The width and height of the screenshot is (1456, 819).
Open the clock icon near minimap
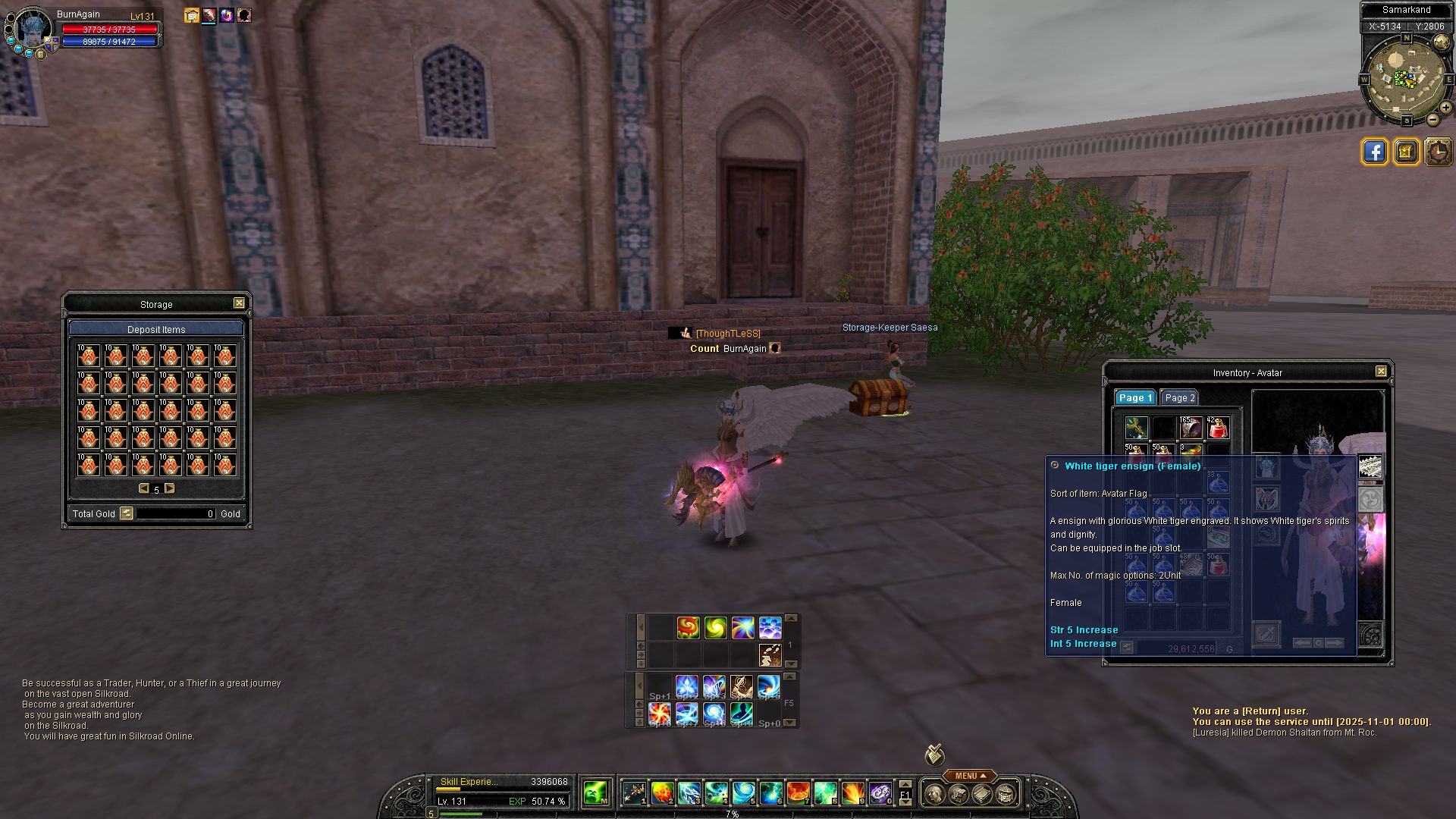click(1438, 152)
